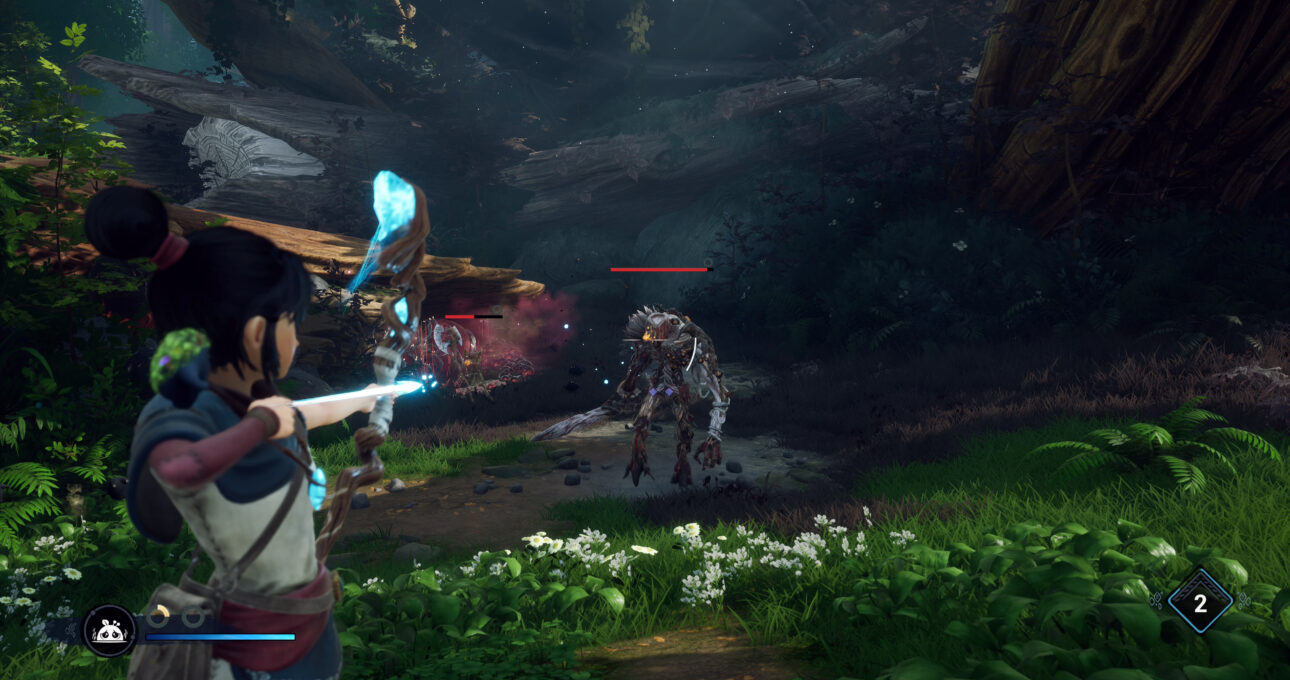Screen dimensions: 1290x680
Task: Click the Rot companion face icon
Action: click(x=109, y=631)
